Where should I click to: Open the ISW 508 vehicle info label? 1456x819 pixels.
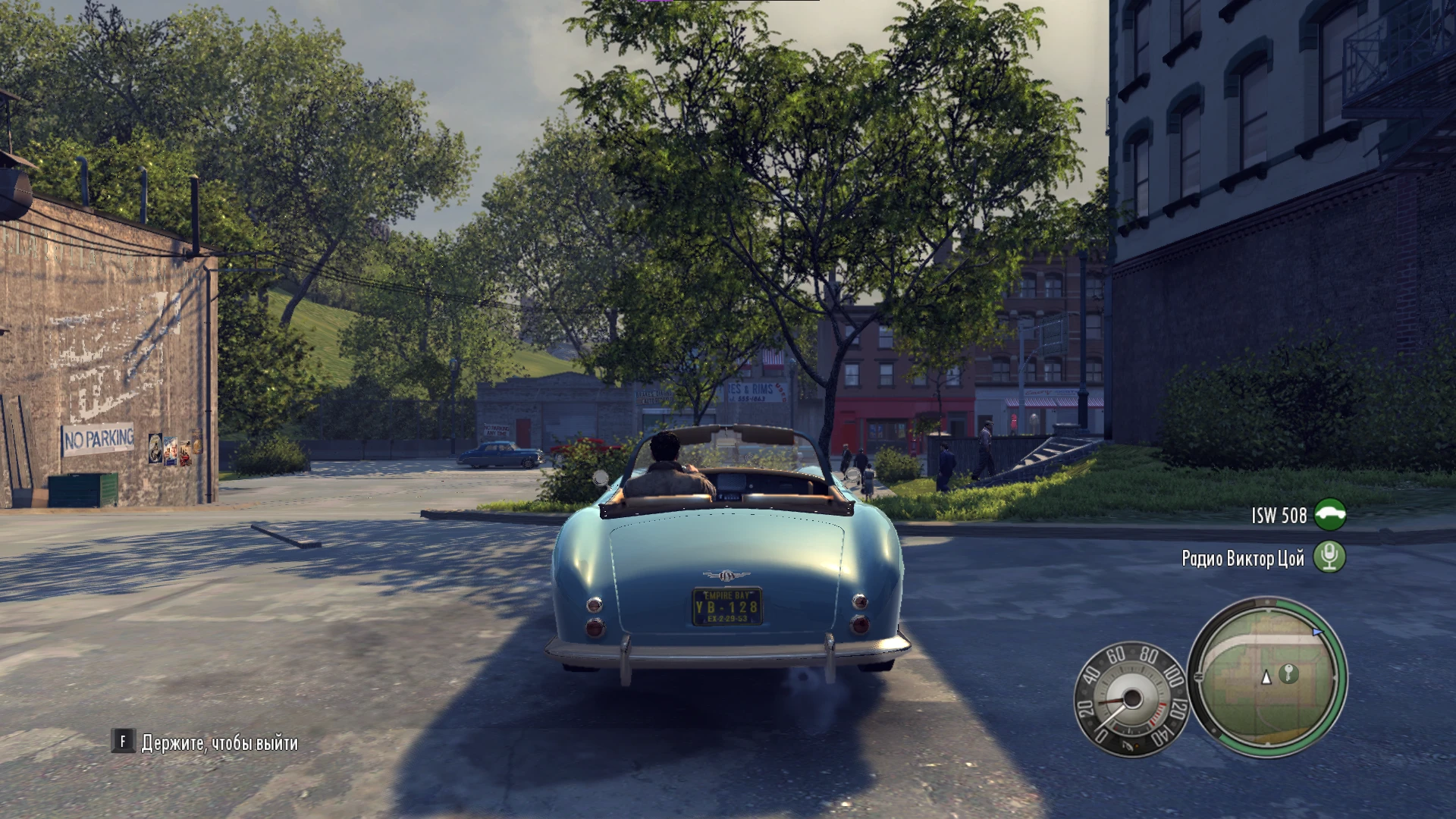click(x=1279, y=516)
